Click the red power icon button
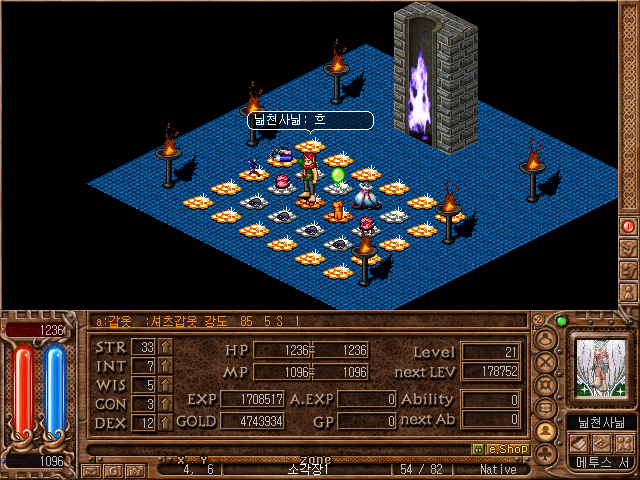 [629, 225]
